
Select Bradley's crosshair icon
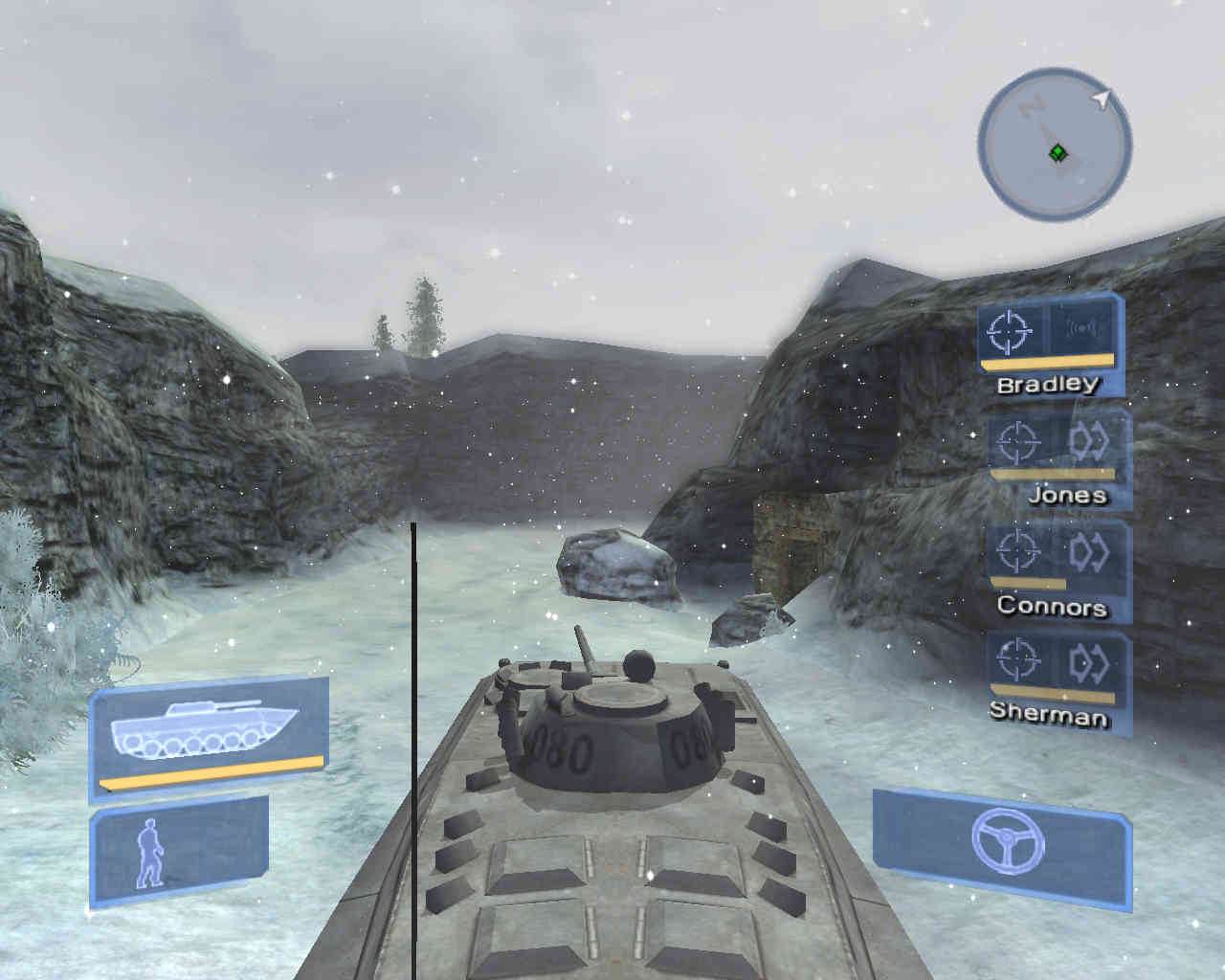tap(1012, 331)
